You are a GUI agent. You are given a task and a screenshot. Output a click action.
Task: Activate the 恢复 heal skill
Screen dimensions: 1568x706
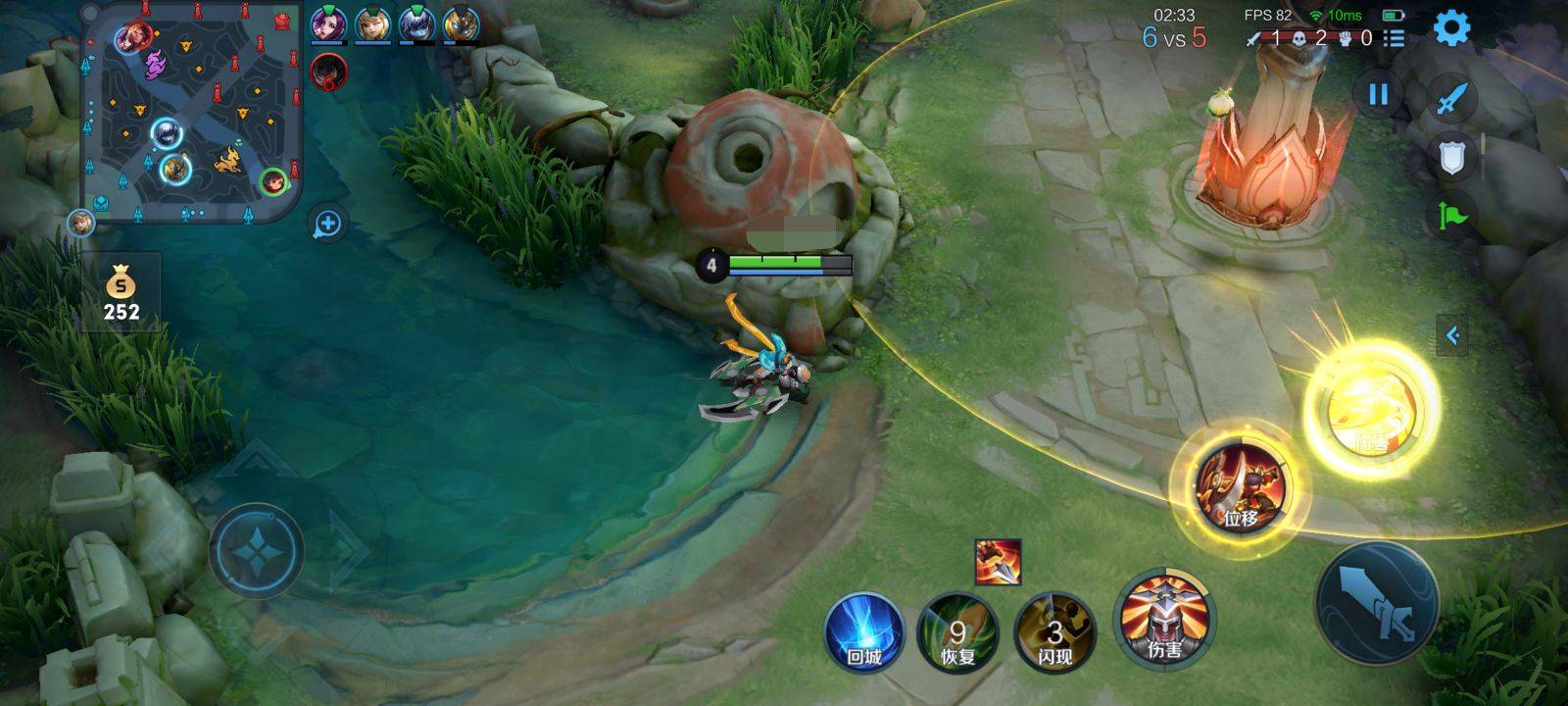pyautogui.click(x=957, y=632)
